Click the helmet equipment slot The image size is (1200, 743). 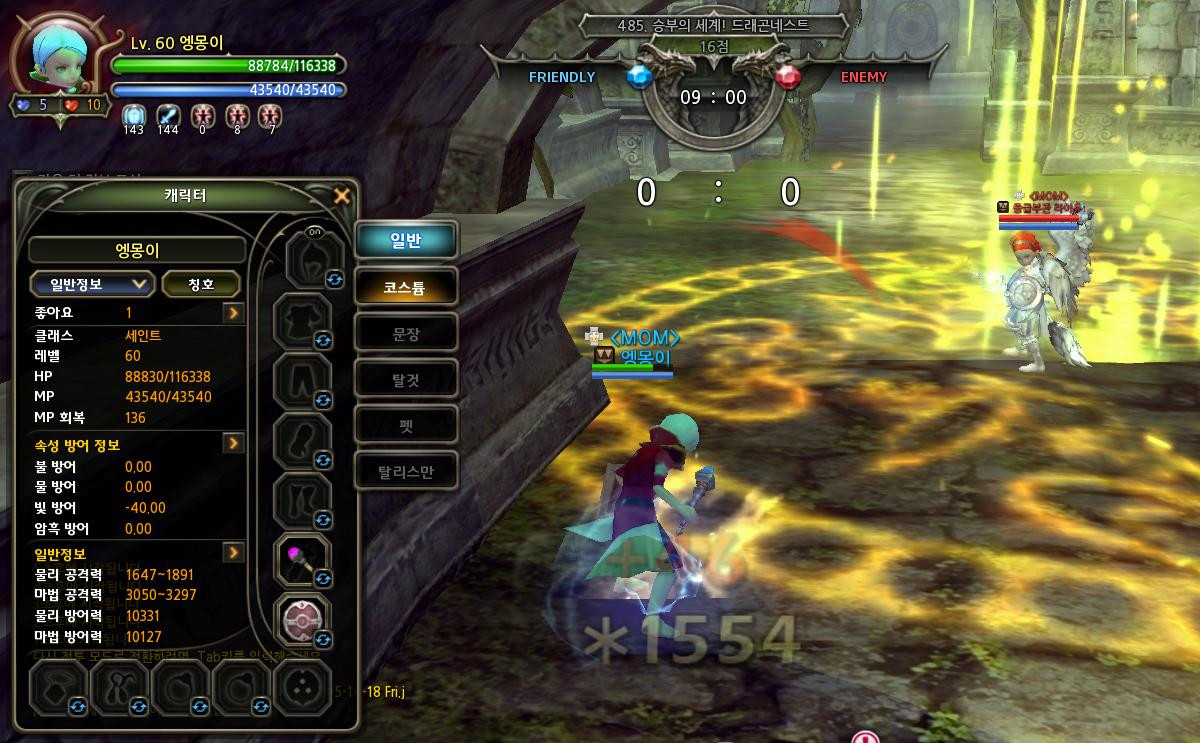pos(302,260)
